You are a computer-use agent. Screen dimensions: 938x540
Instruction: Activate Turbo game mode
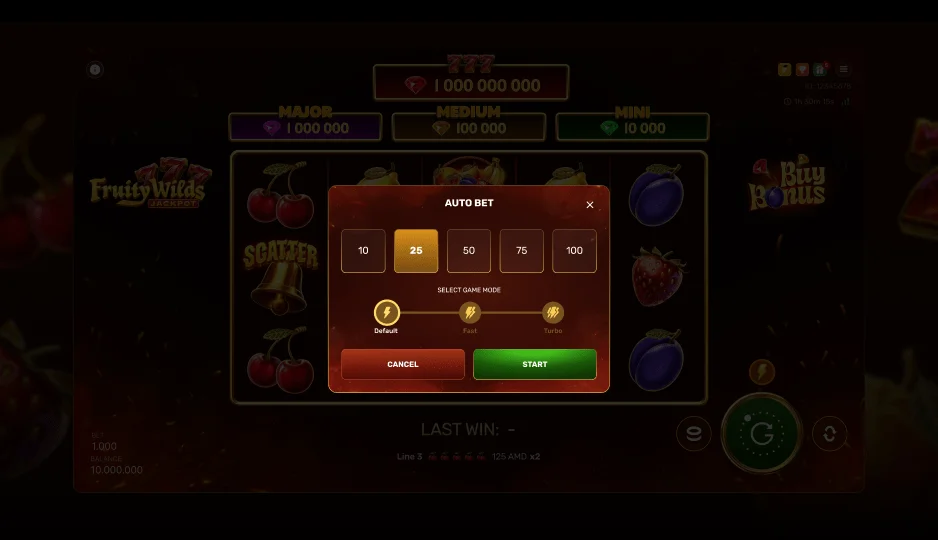coord(553,314)
